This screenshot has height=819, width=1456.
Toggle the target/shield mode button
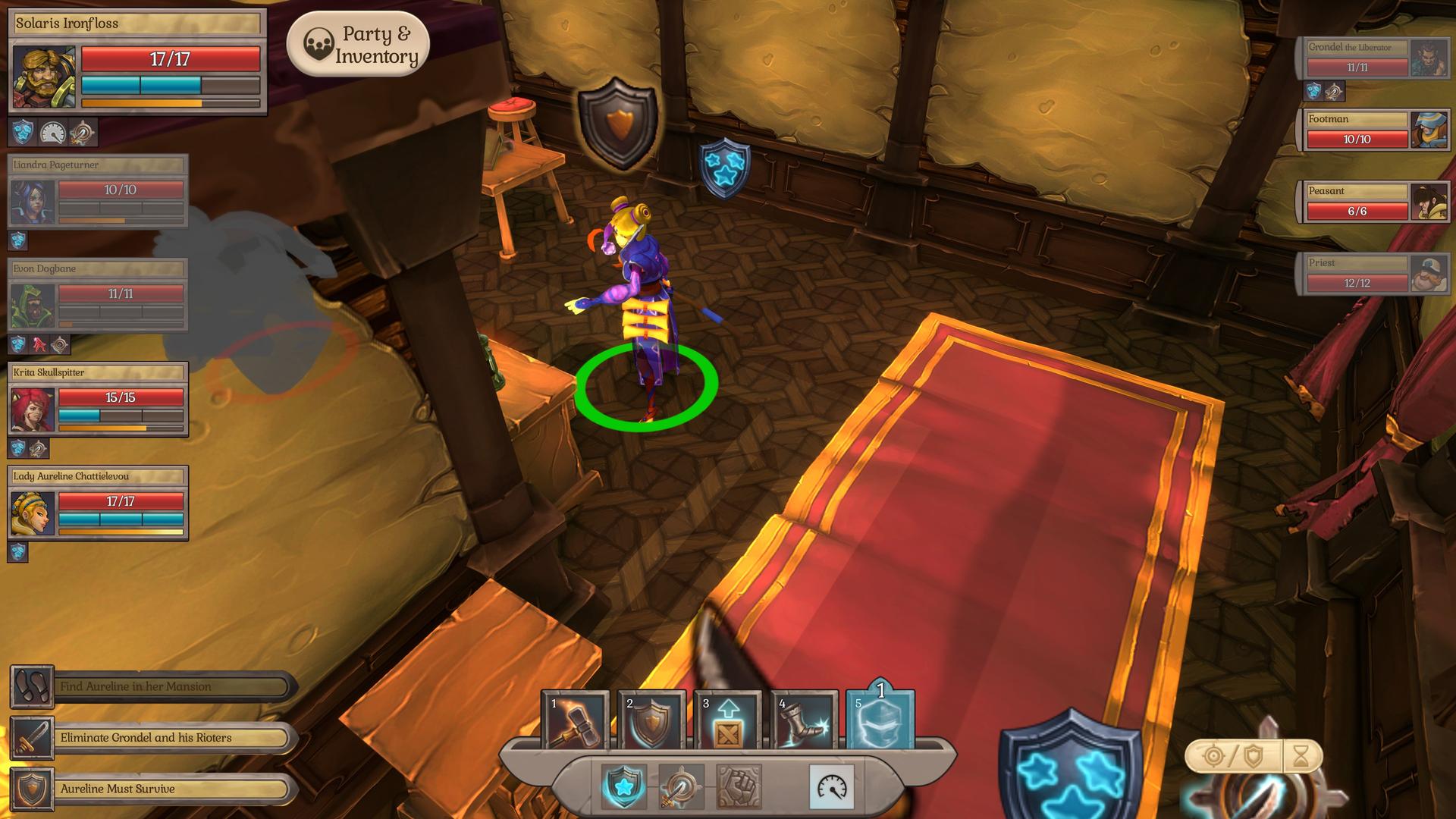click(x=1233, y=756)
